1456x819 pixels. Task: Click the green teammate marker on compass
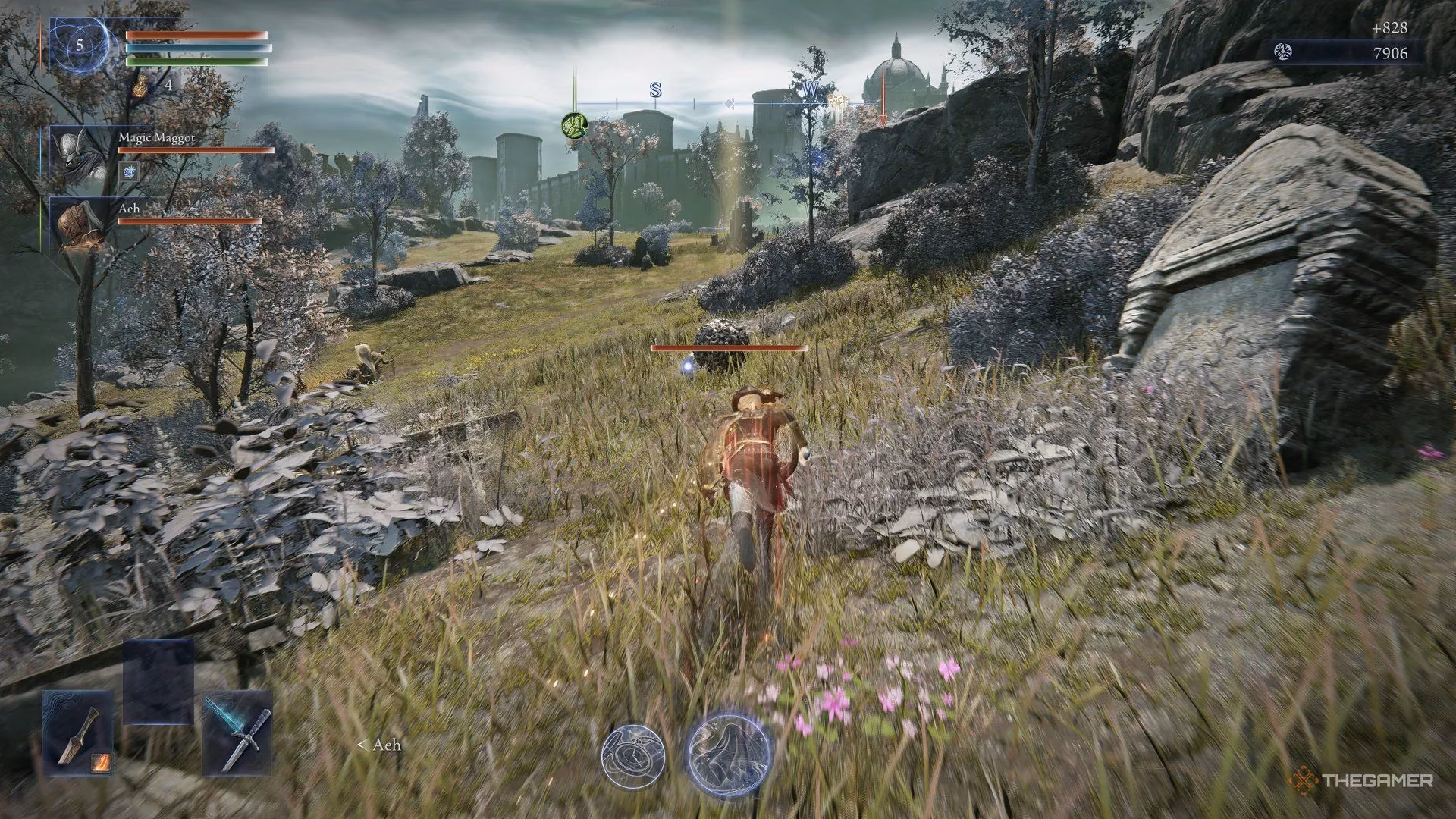click(x=573, y=126)
